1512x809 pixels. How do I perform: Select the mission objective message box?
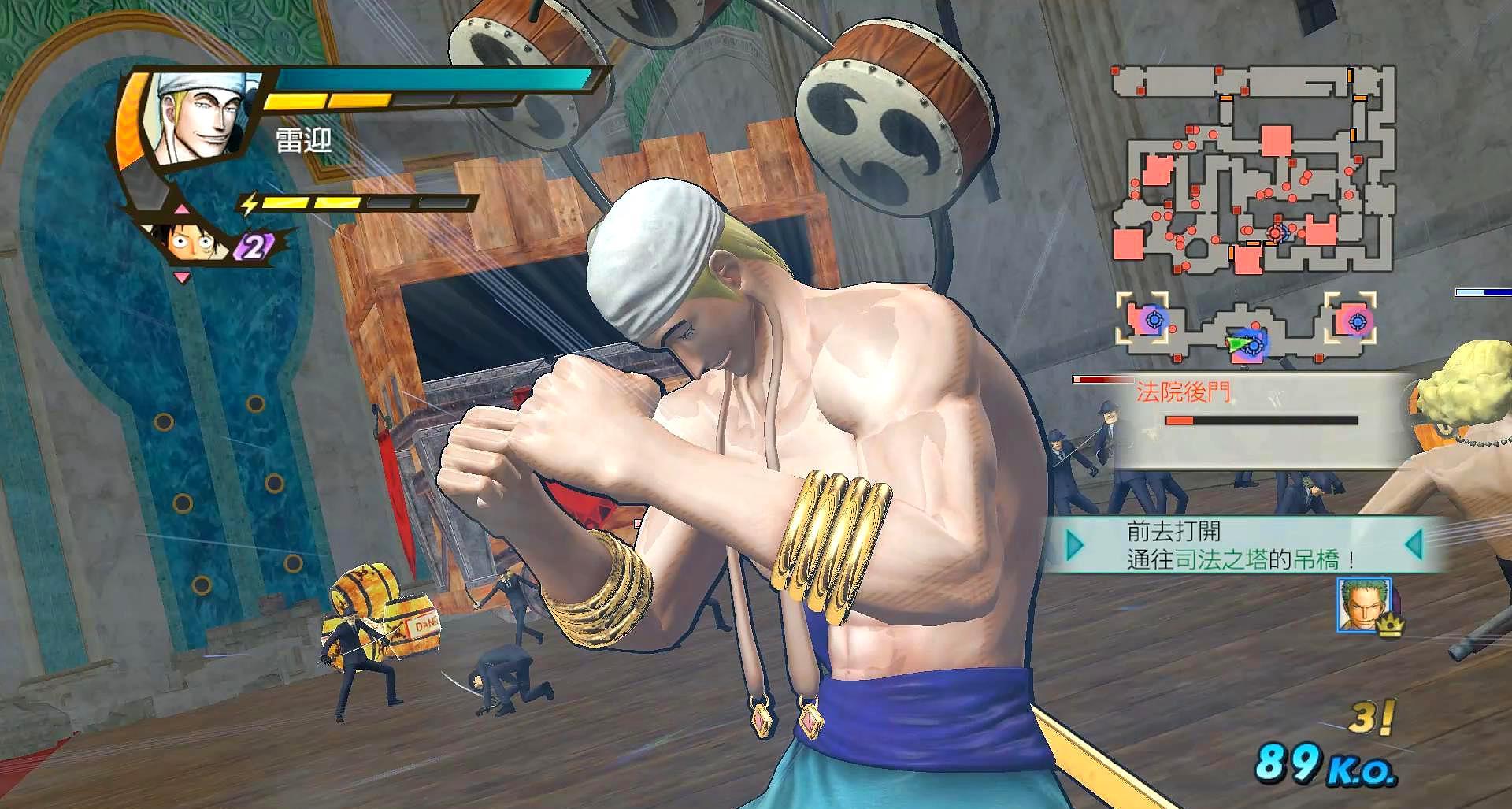[1244, 545]
